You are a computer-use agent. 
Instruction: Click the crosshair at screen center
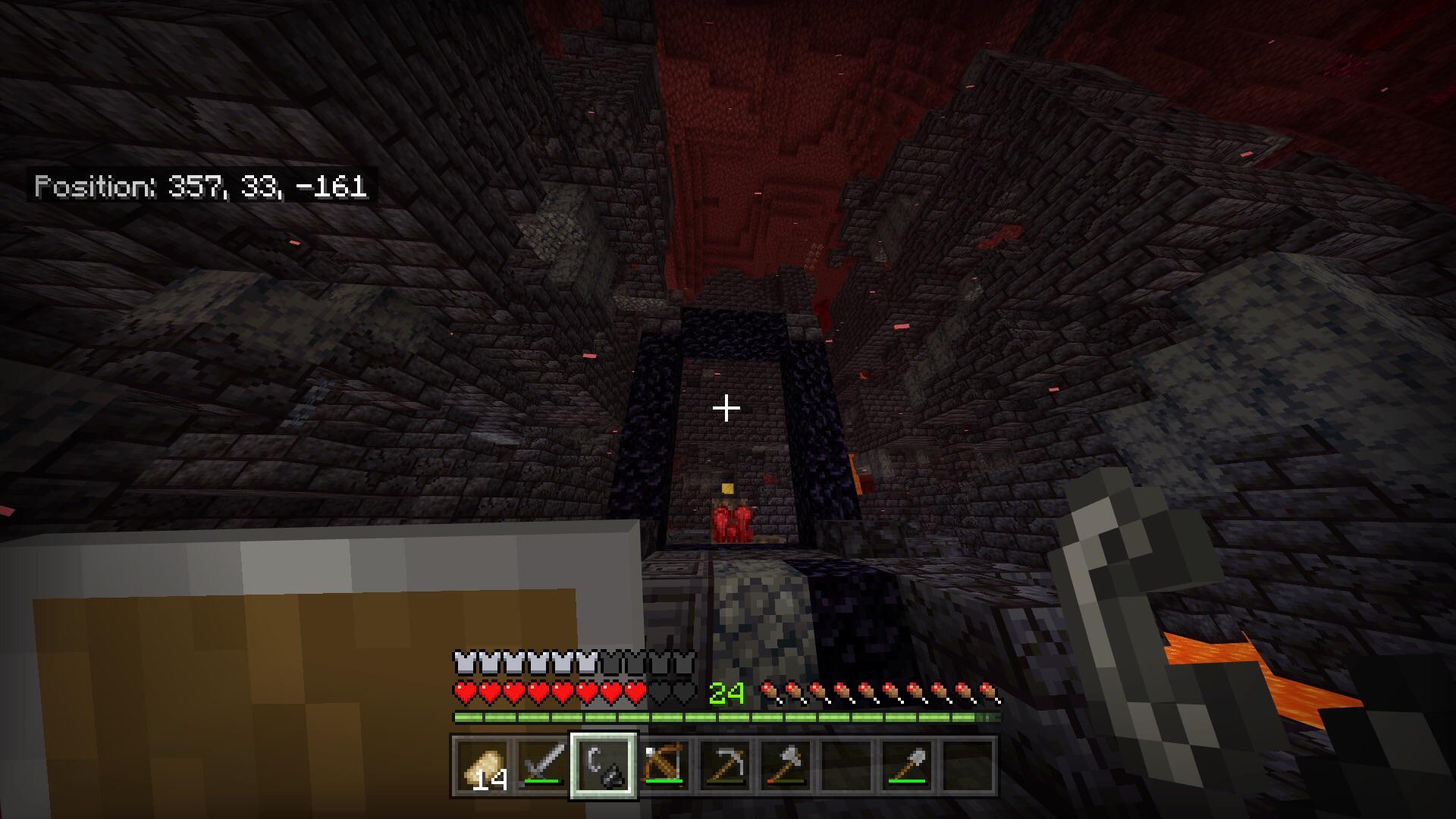pyautogui.click(x=726, y=409)
